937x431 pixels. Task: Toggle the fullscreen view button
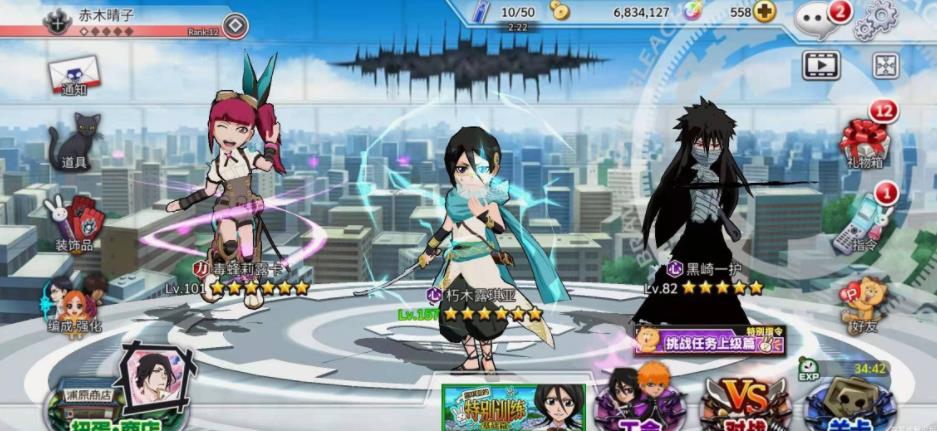885,66
